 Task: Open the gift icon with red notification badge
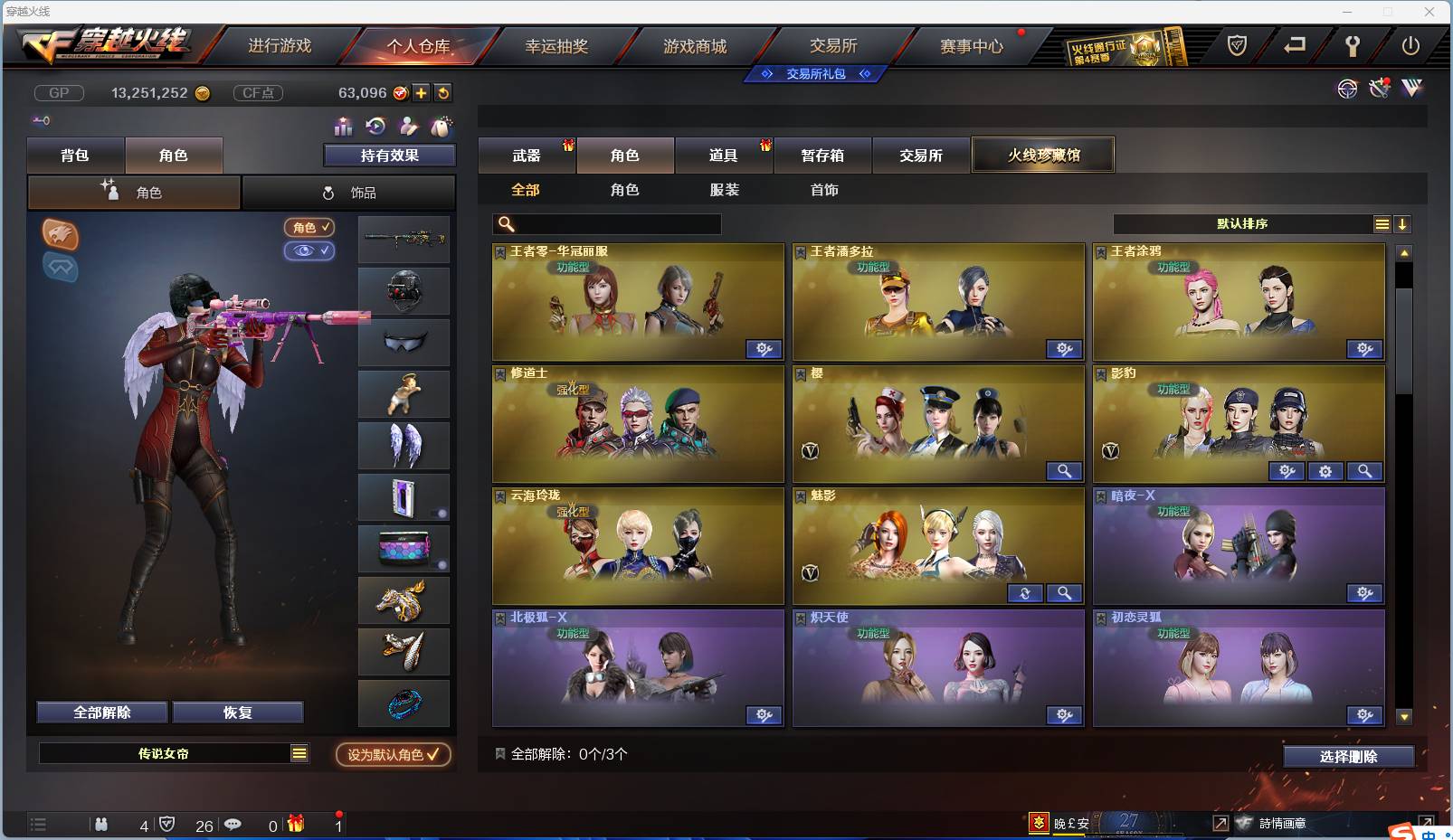(x=294, y=824)
